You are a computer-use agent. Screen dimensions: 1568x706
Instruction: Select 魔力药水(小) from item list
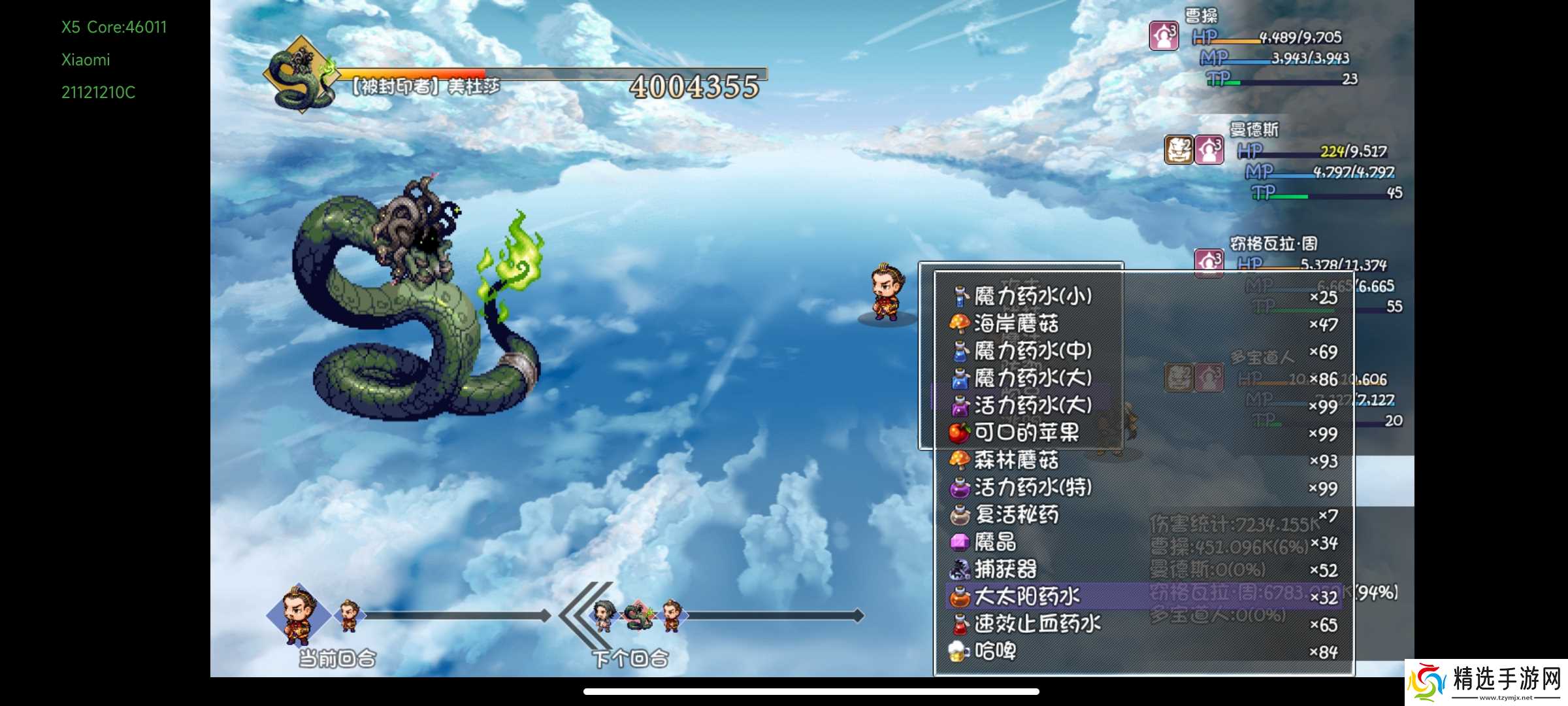[x=1032, y=297]
